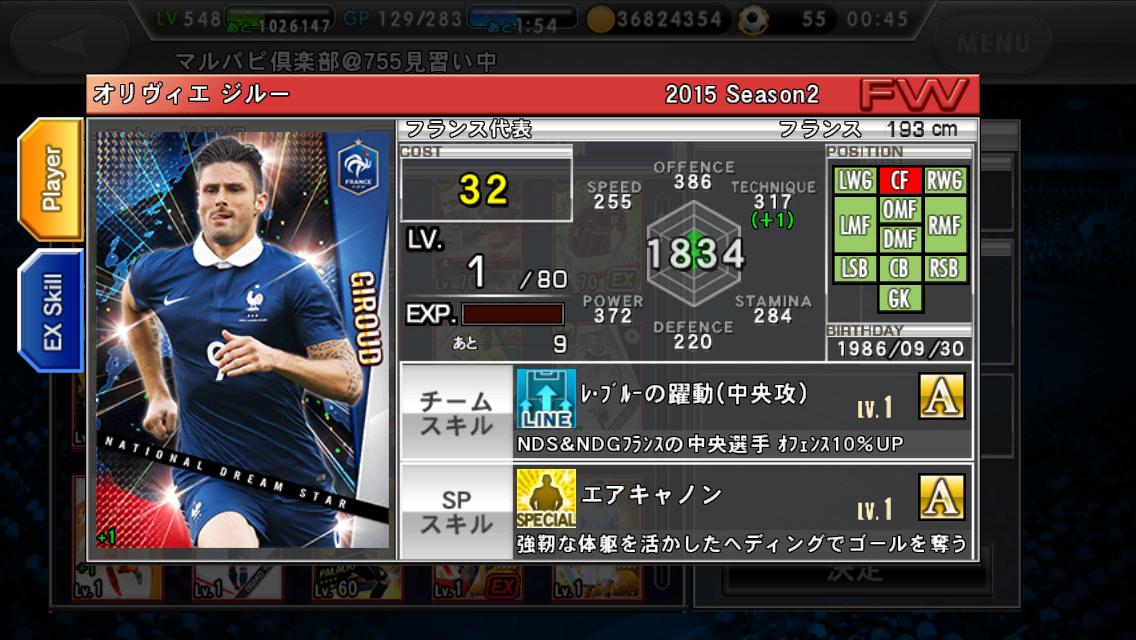Tap the SPECIAL skill icon エアキャノン
This screenshot has height=640, width=1136.
pos(545,497)
